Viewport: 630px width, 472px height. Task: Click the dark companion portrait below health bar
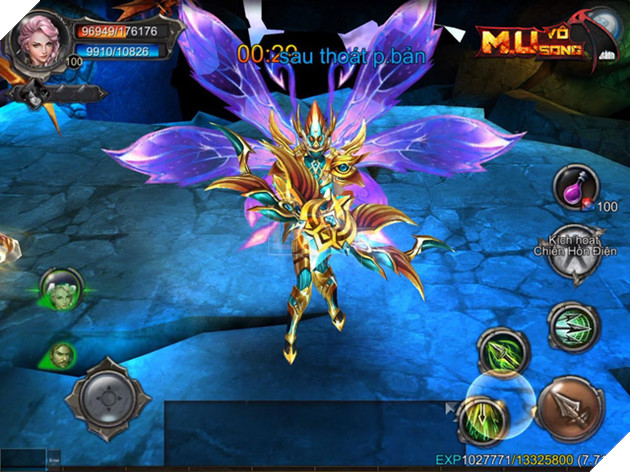pos(36,97)
